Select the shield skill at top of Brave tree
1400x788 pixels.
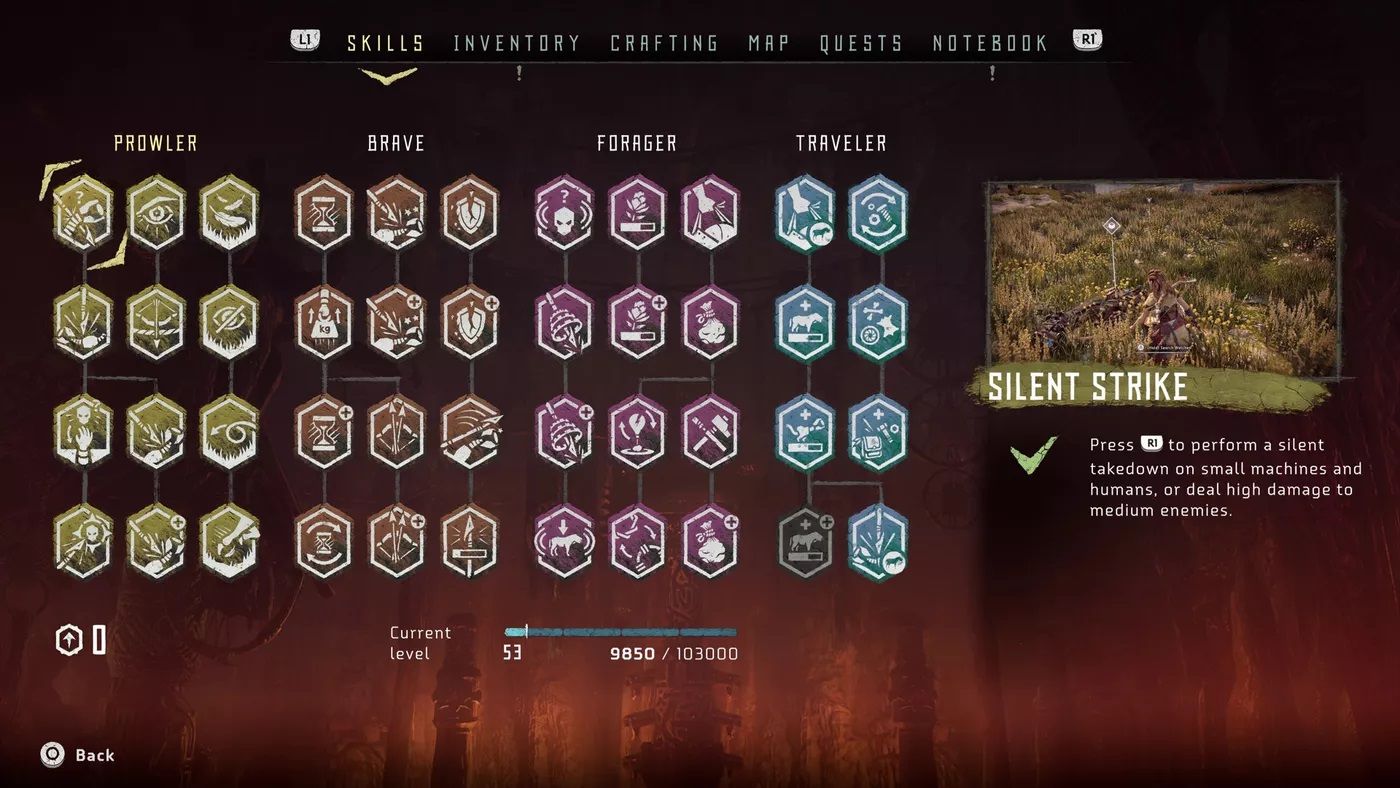pos(467,212)
